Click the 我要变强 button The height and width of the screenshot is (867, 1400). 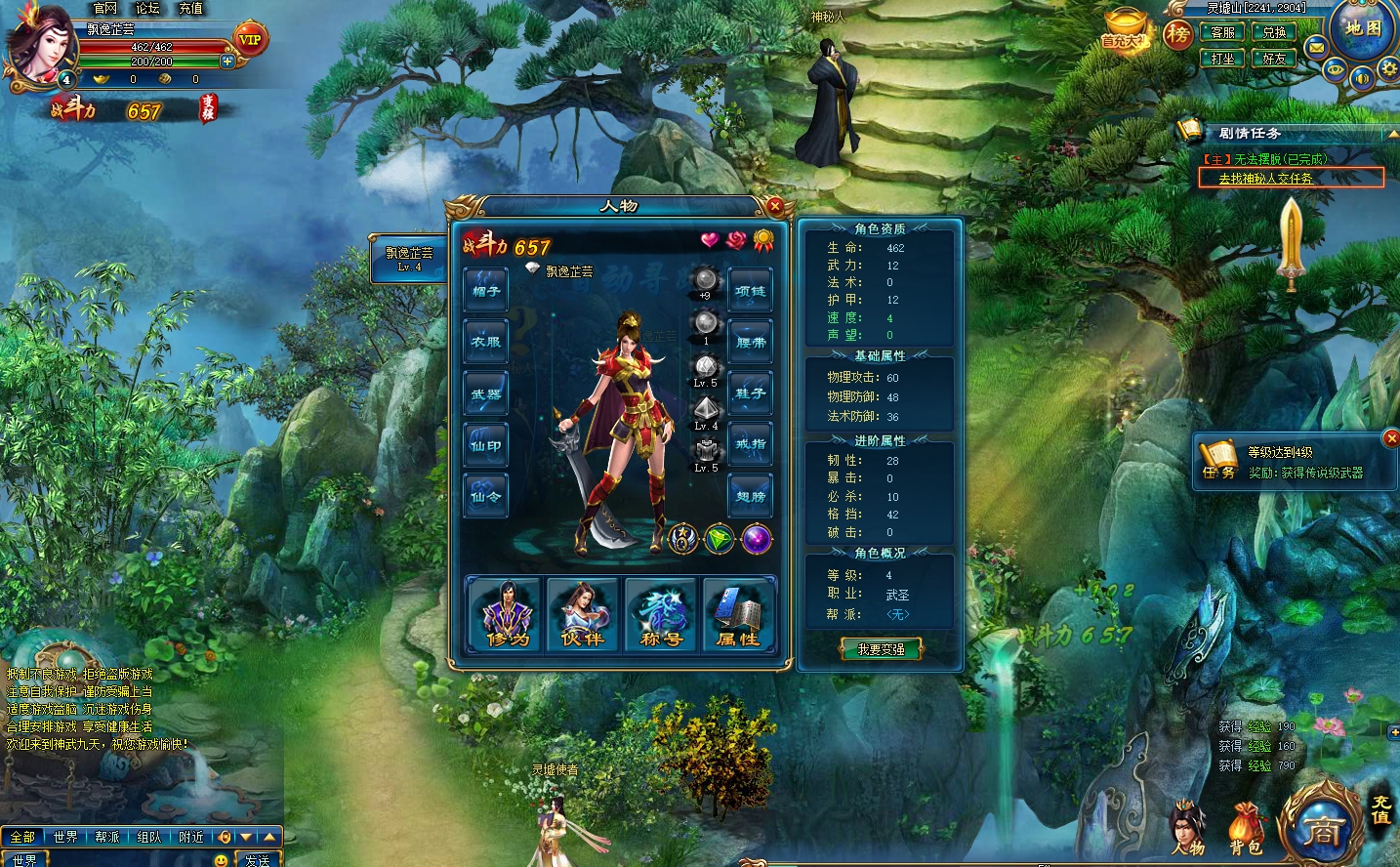pyautogui.click(x=881, y=649)
